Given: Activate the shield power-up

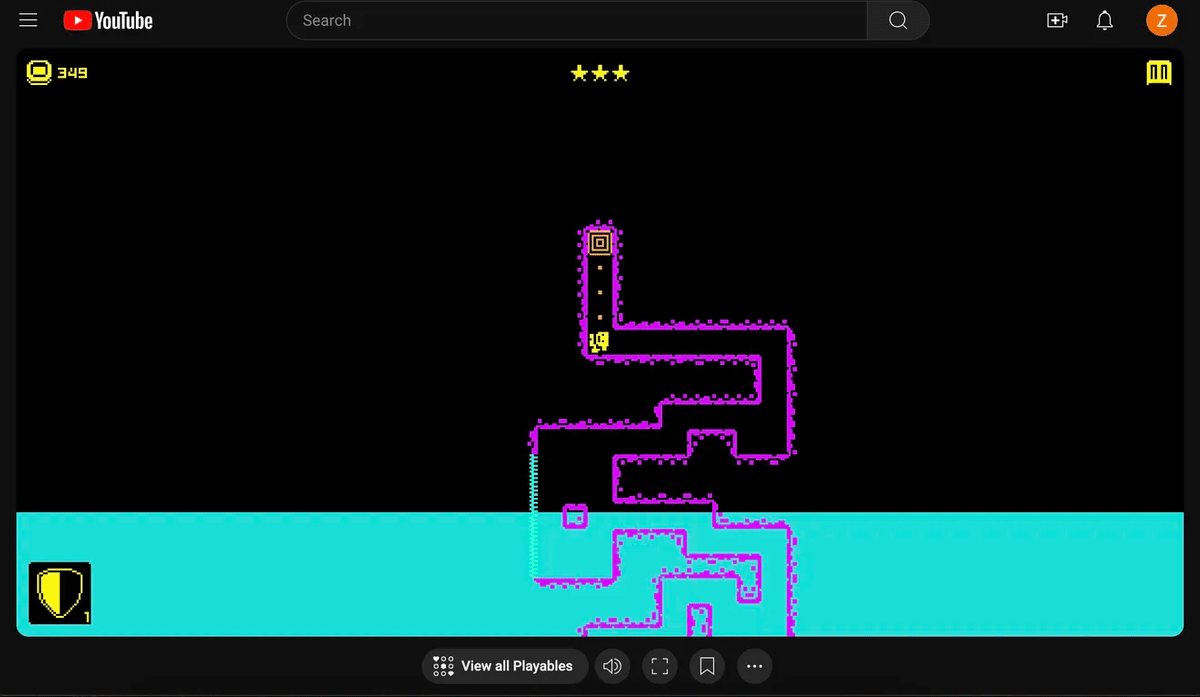Looking at the screenshot, I should 59,592.
